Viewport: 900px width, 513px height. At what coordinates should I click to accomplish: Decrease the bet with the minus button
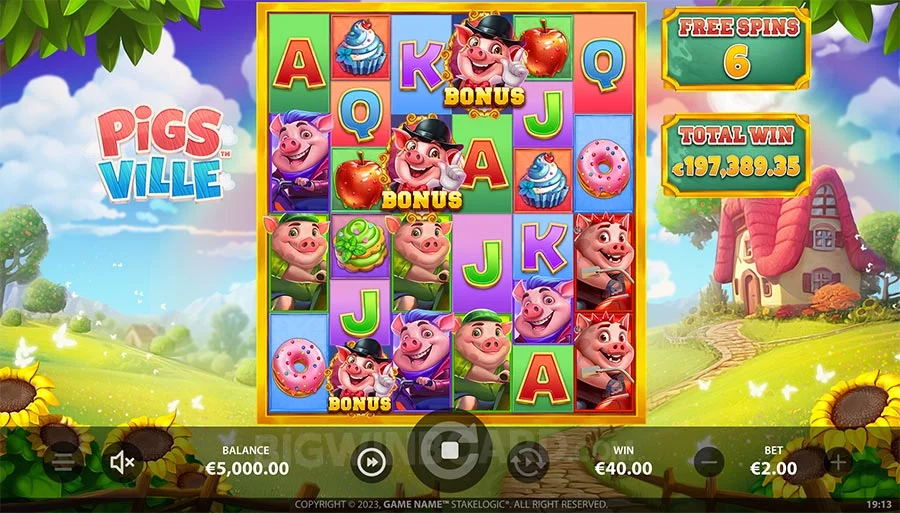click(709, 463)
